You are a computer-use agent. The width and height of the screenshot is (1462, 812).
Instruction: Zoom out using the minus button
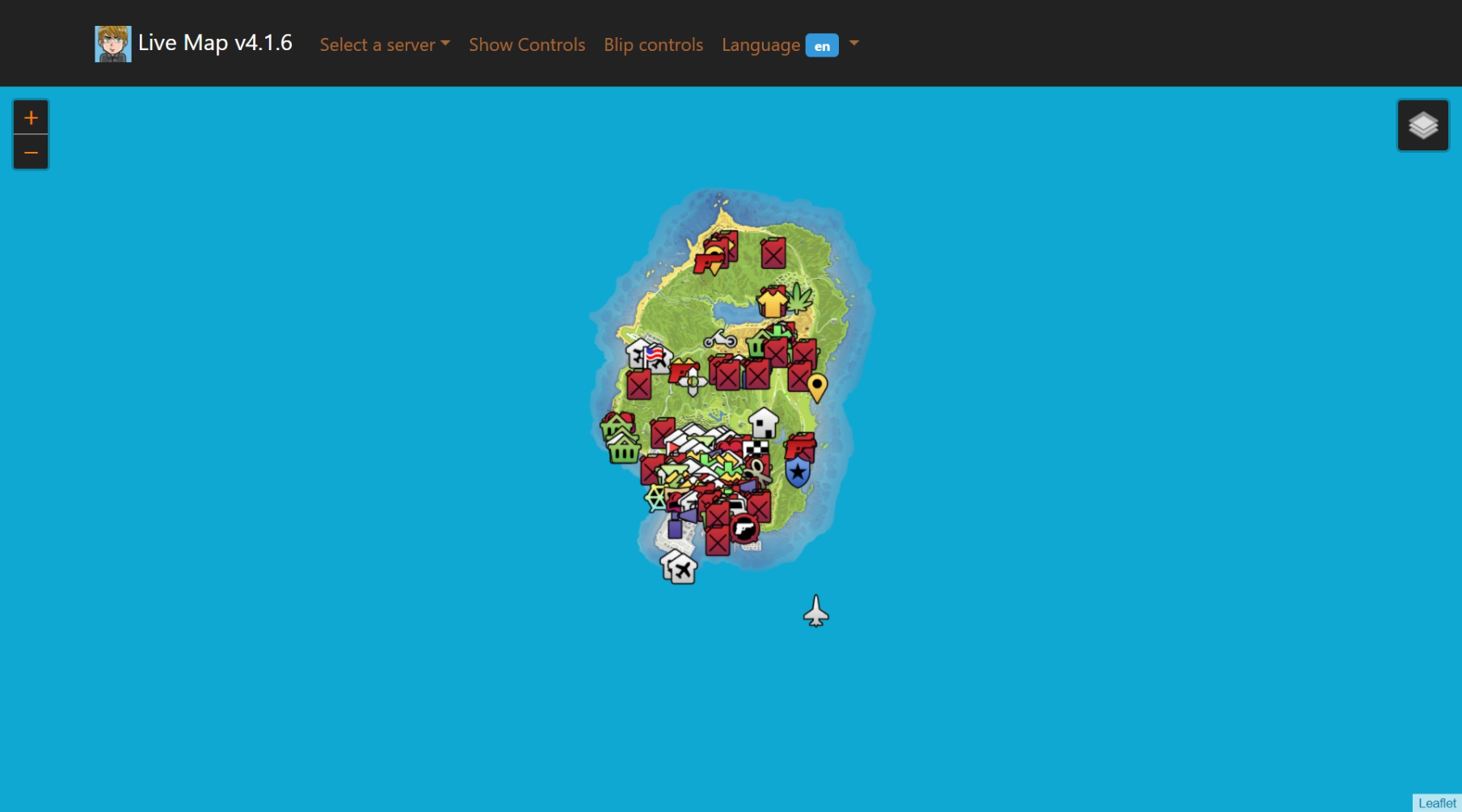point(31,151)
